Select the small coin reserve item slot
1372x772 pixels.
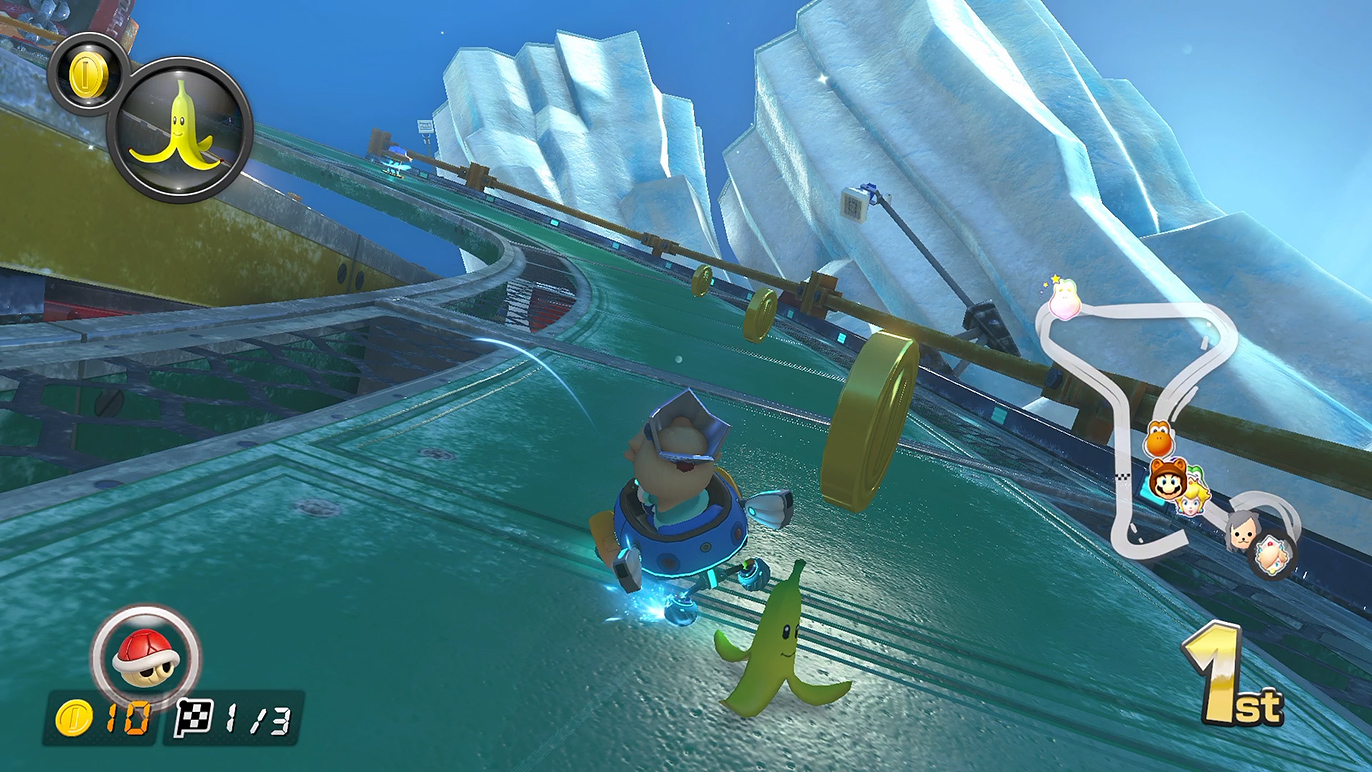[x=87, y=72]
